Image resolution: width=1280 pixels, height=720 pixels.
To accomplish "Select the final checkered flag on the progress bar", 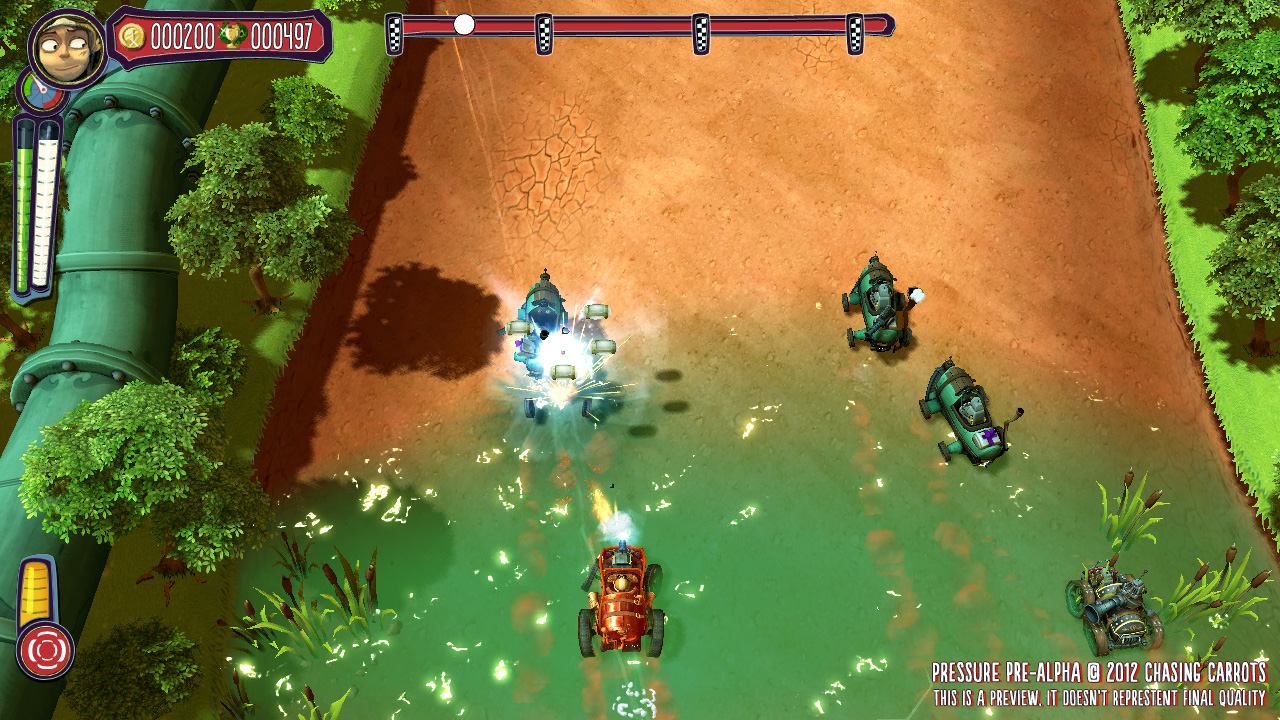I will [x=855, y=34].
